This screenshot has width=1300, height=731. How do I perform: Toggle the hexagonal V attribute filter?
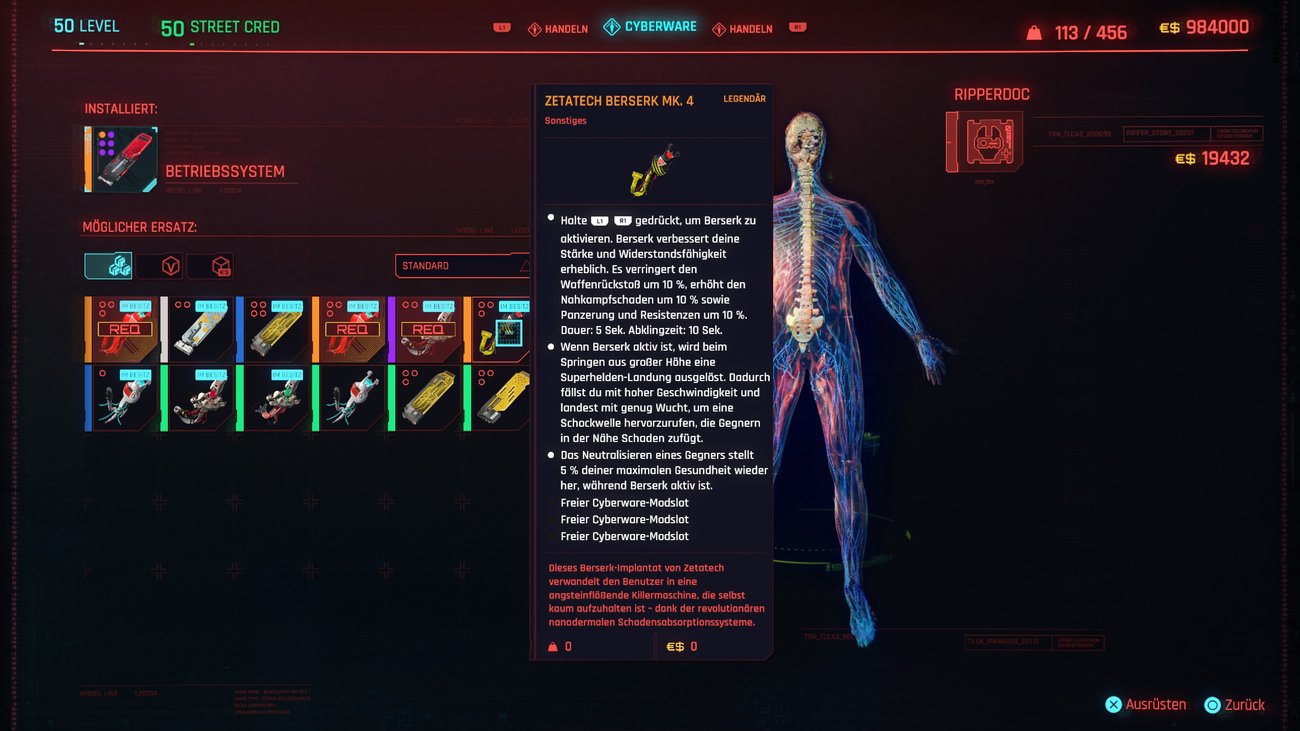(171, 265)
